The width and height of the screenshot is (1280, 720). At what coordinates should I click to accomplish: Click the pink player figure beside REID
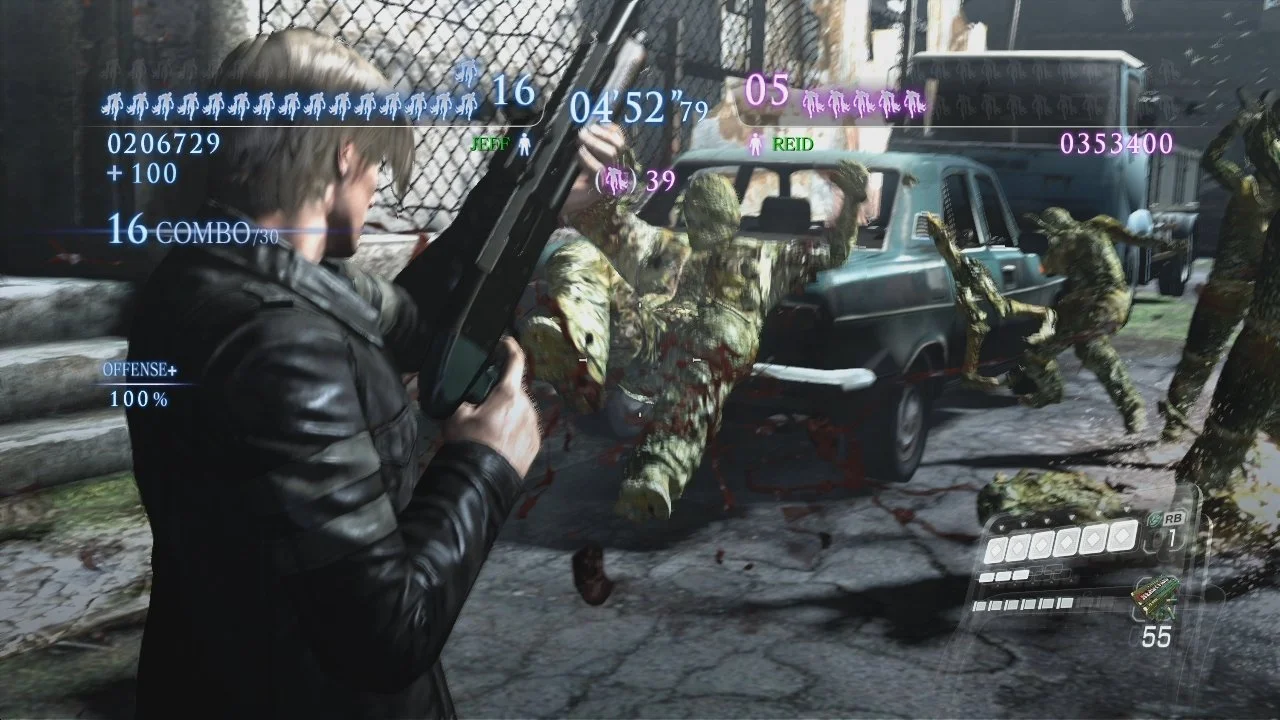click(x=756, y=144)
